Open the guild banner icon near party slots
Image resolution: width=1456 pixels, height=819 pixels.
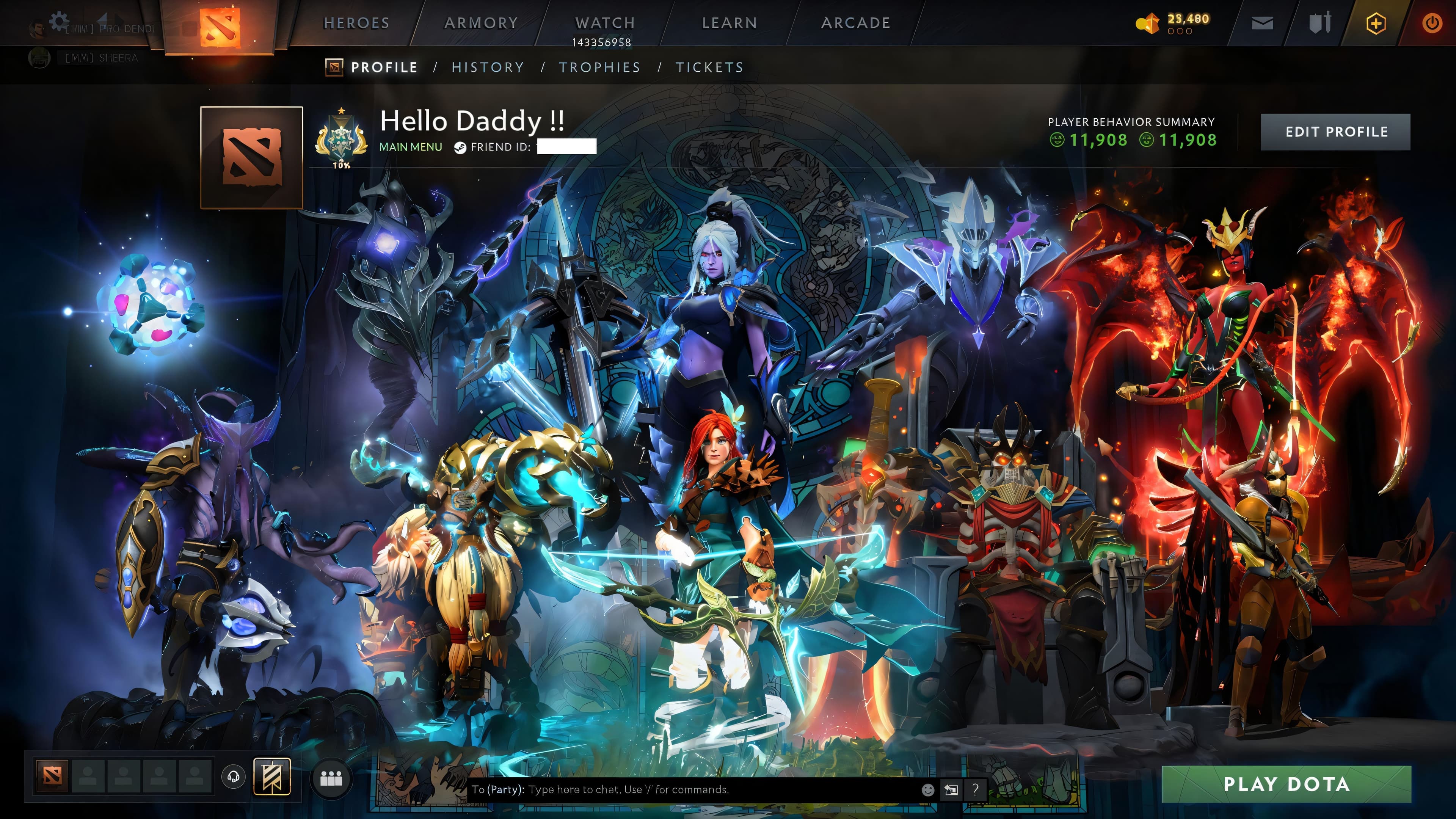click(273, 777)
